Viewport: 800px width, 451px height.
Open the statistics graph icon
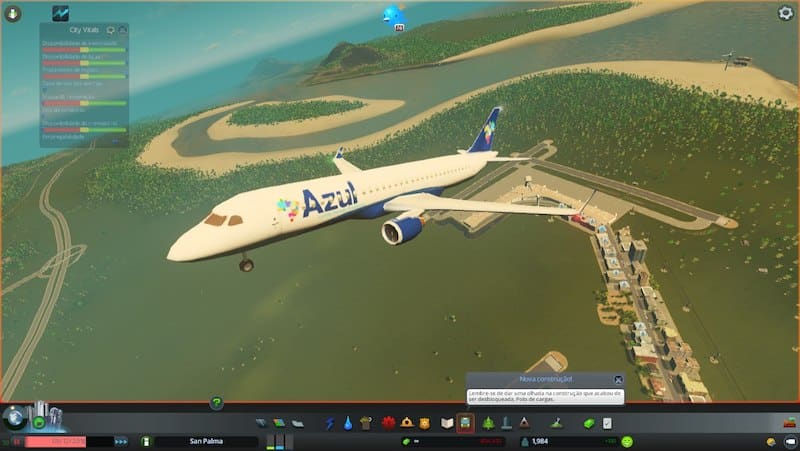point(61,13)
